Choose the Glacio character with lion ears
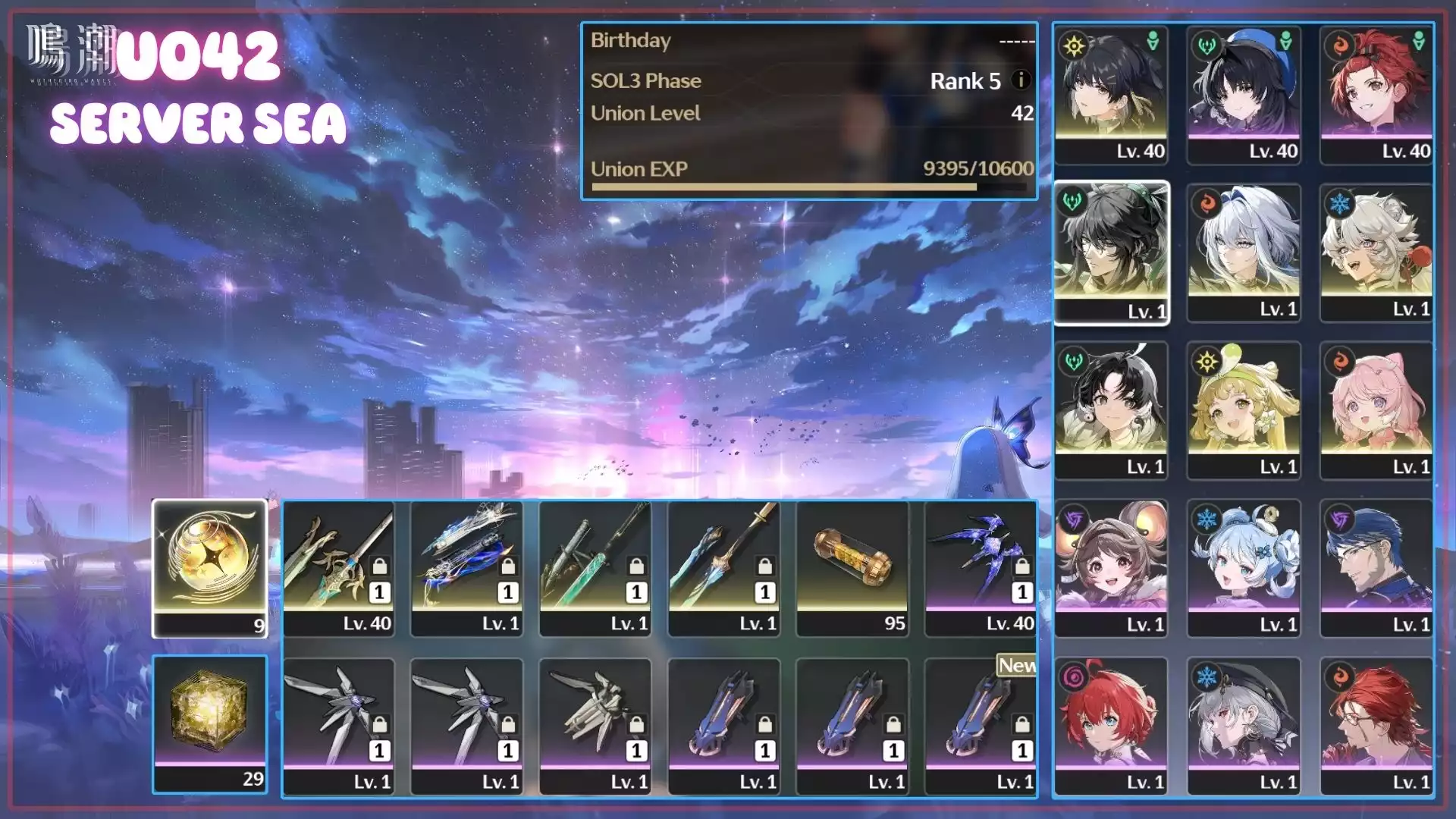 pos(1376,253)
